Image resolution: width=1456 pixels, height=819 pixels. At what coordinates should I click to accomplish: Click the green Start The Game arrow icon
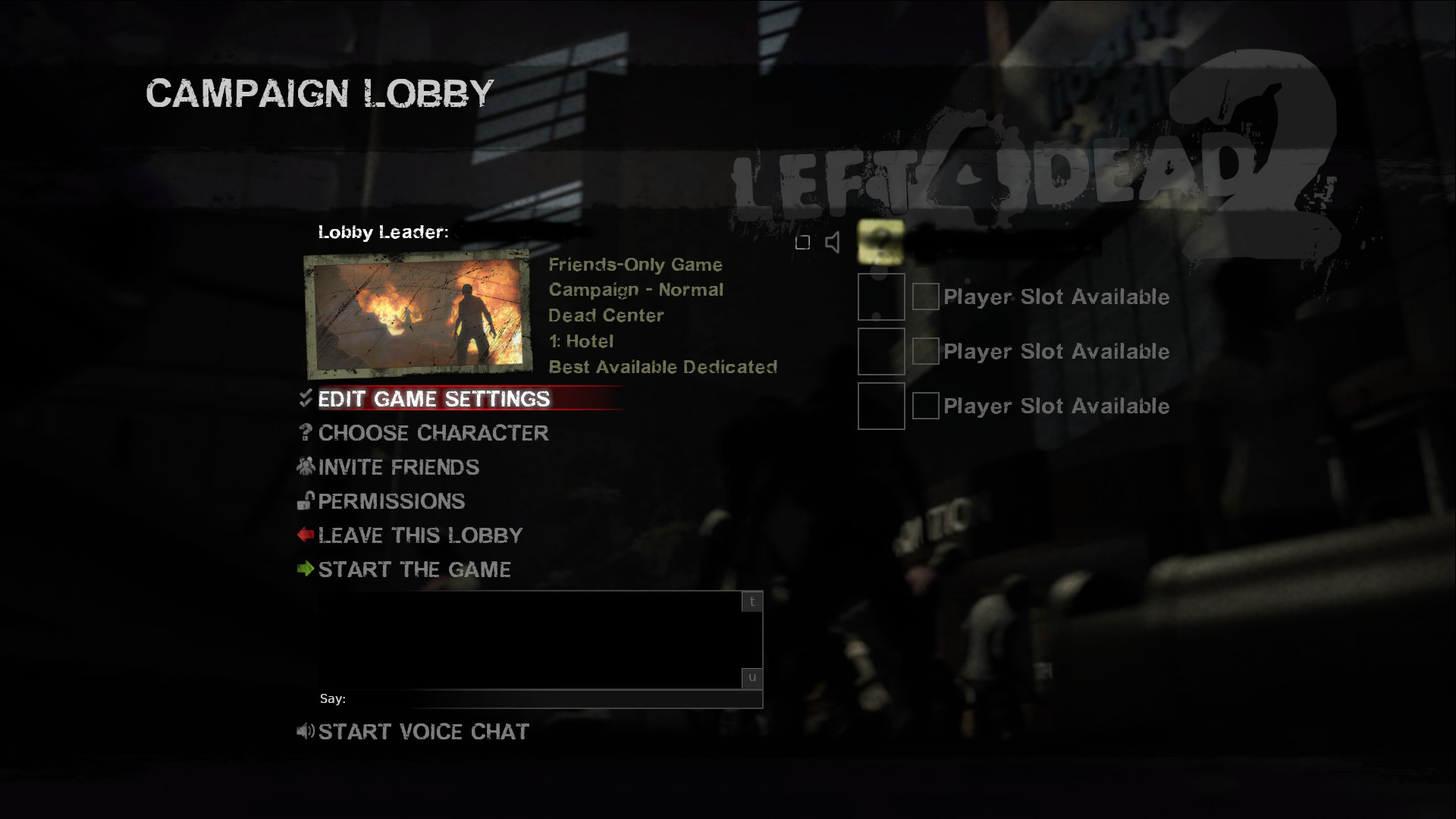(306, 569)
